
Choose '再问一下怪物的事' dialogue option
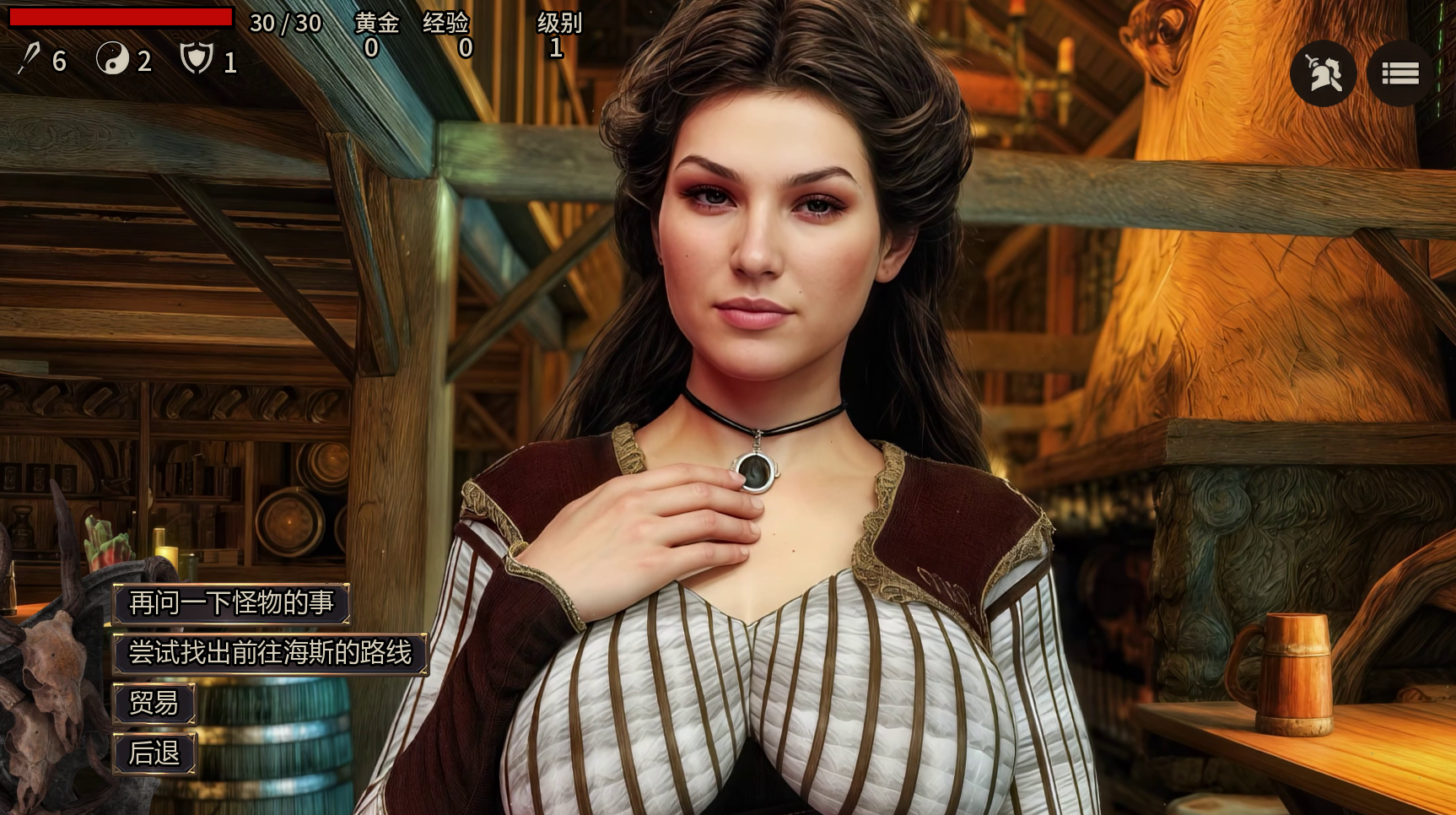pos(231,603)
